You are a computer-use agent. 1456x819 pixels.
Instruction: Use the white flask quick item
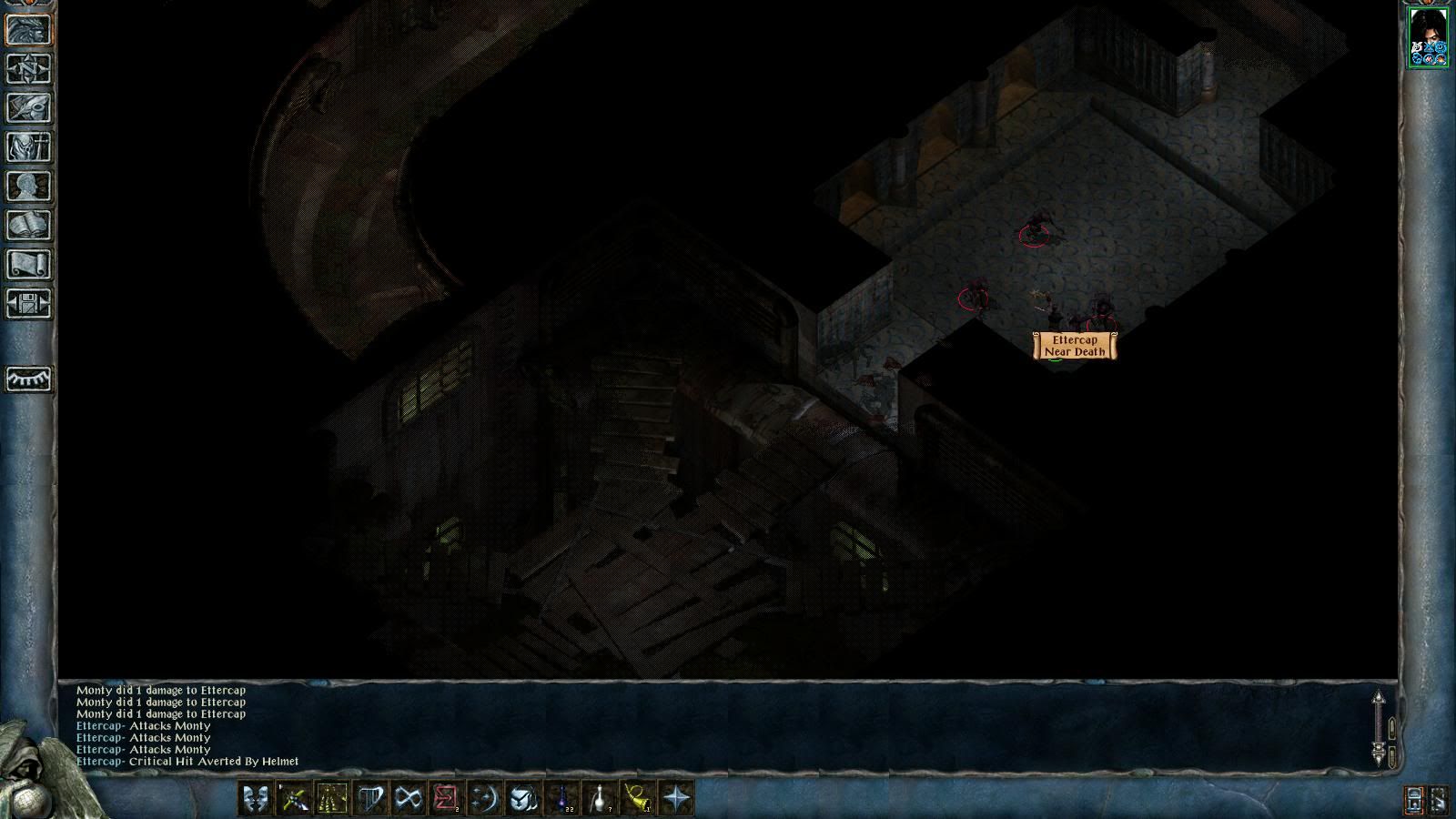(x=600, y=799)
